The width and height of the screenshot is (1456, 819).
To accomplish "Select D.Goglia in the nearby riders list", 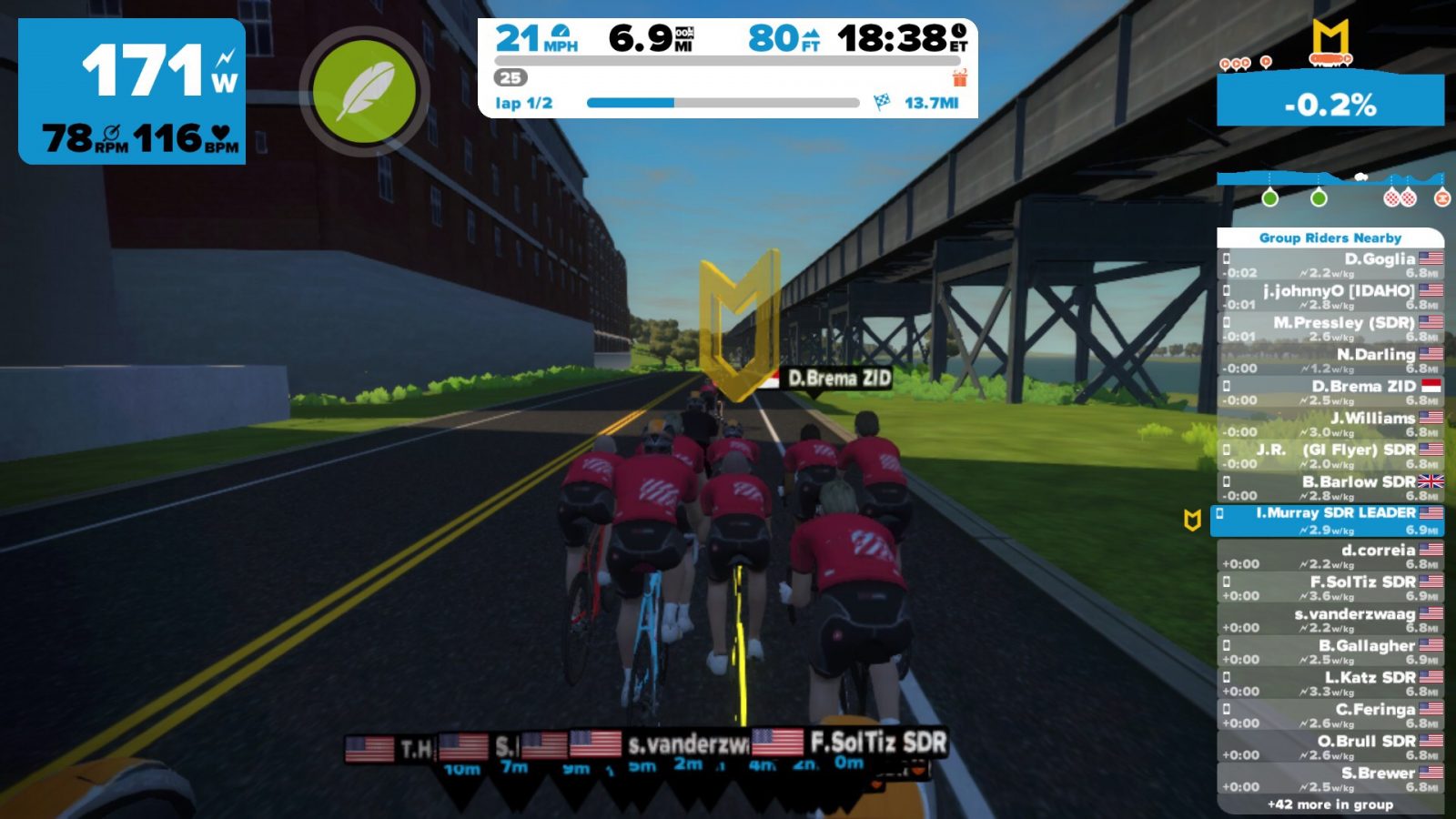I will tap(1330, 265).
